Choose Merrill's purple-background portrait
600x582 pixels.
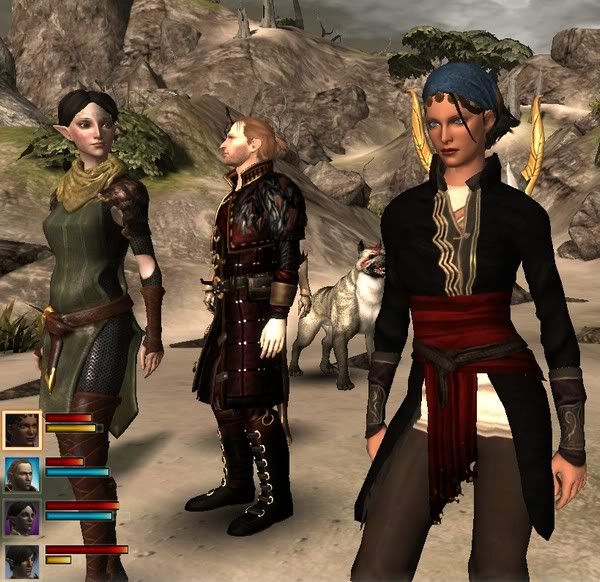coord(21,517)
